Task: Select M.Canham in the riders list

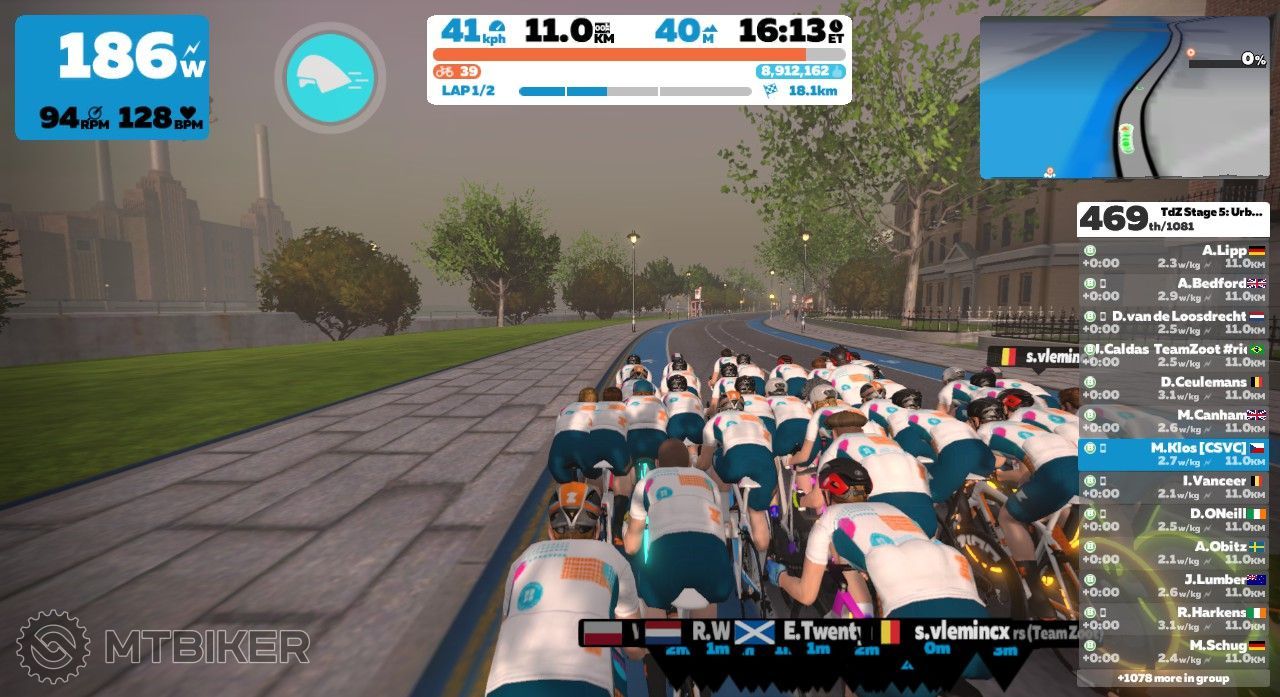Action: coord(1173,422)
